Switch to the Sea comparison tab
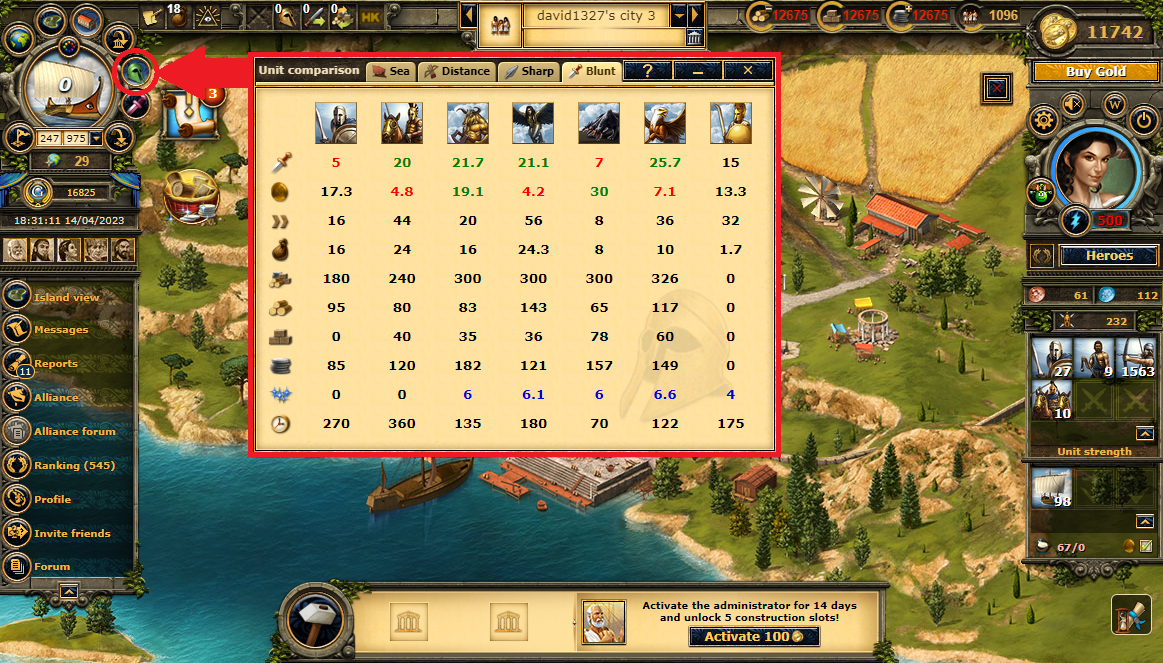Screen dimensions: 1163x663 point(390,71)
